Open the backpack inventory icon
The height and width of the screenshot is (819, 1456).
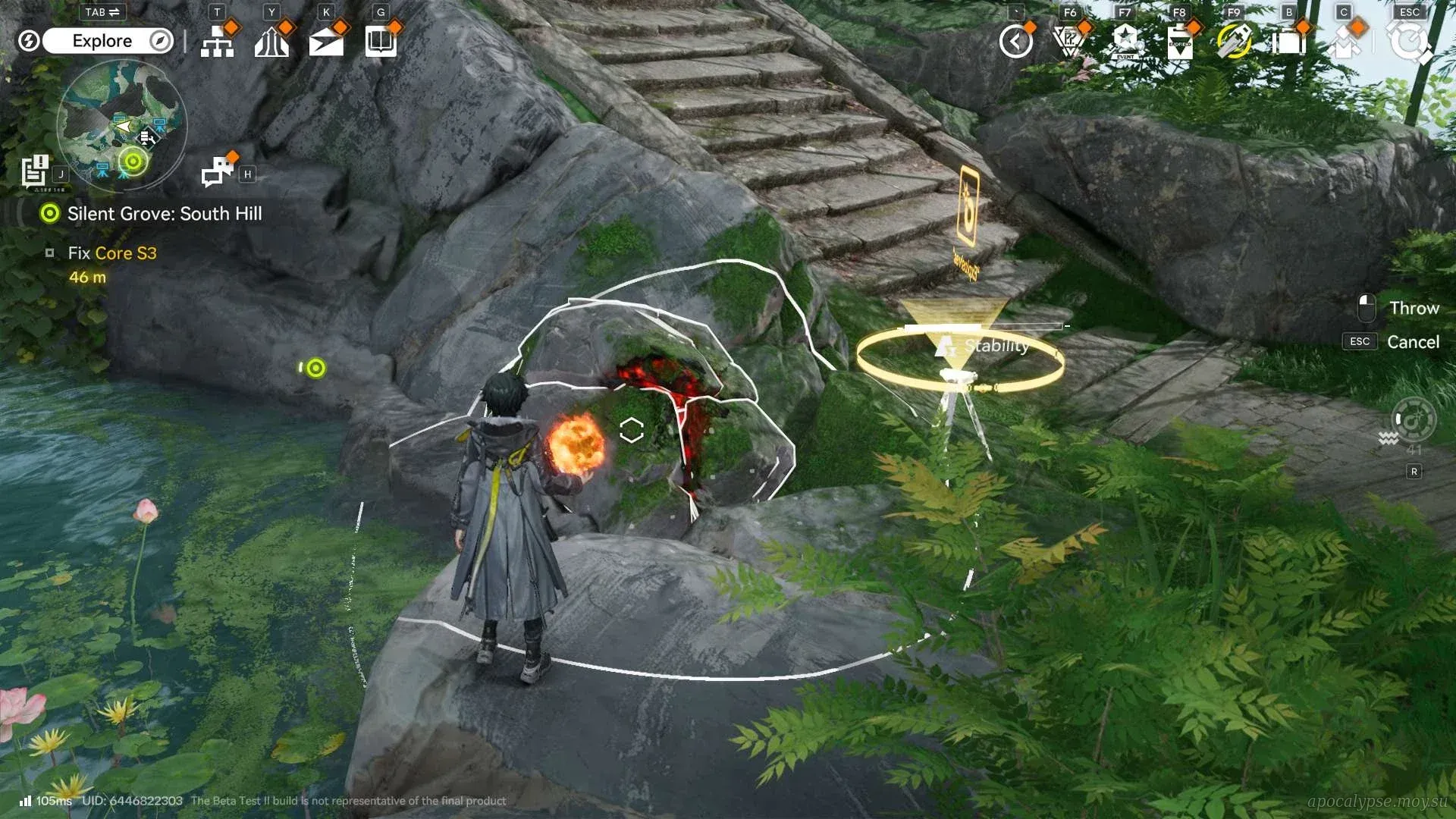point(1288,42)
